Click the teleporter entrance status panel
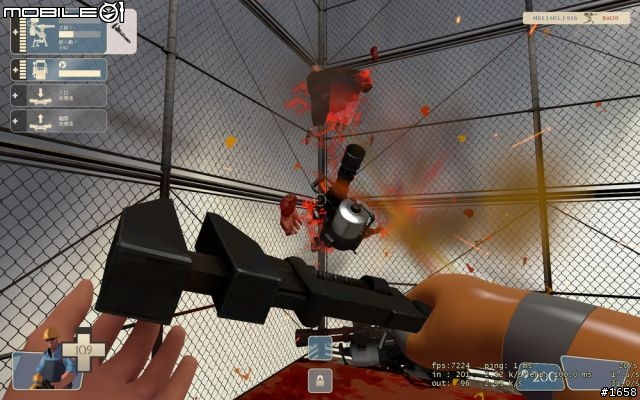 tap(60, 95)
